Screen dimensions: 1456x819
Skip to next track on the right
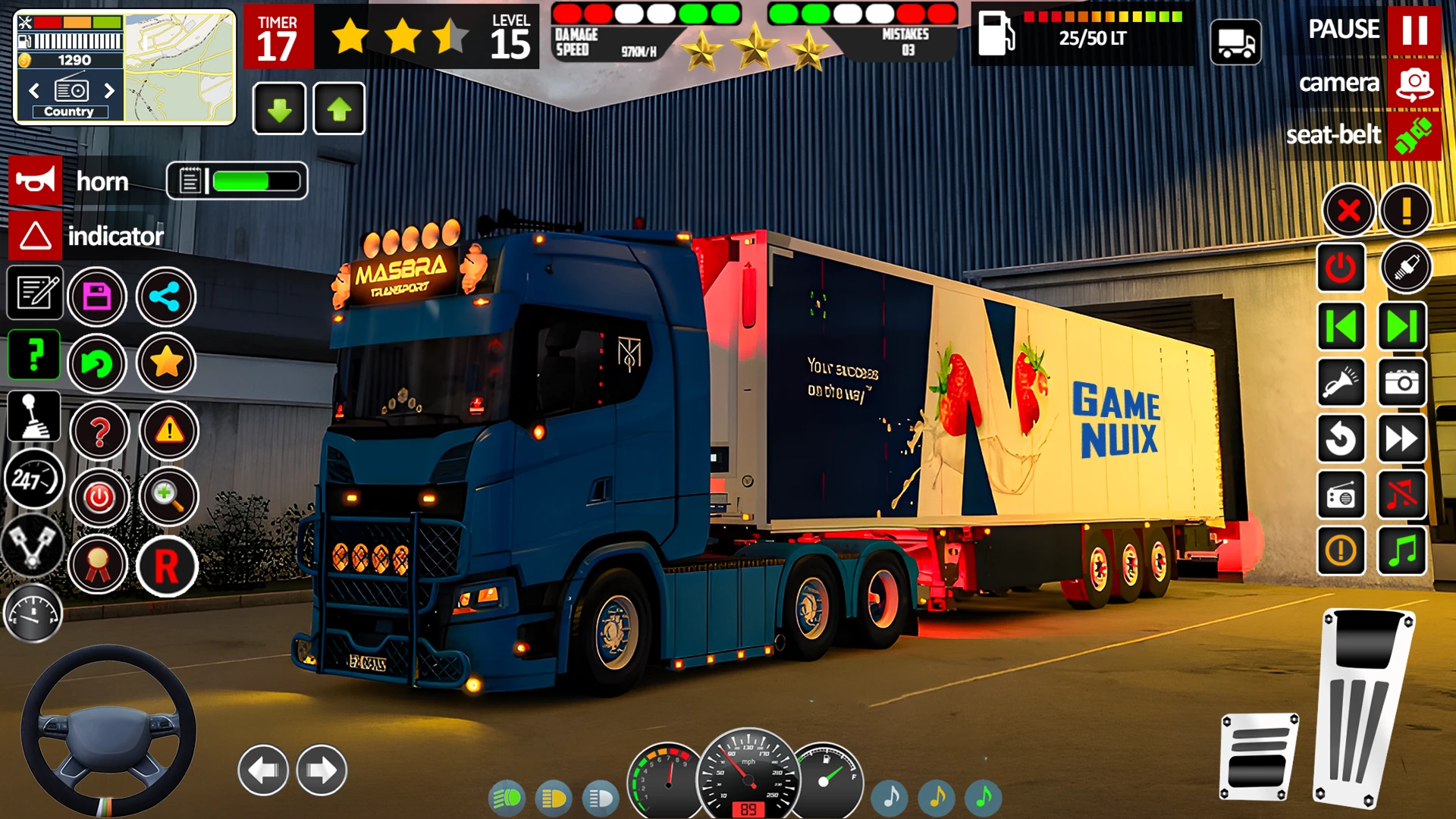tap(1401, 327)
